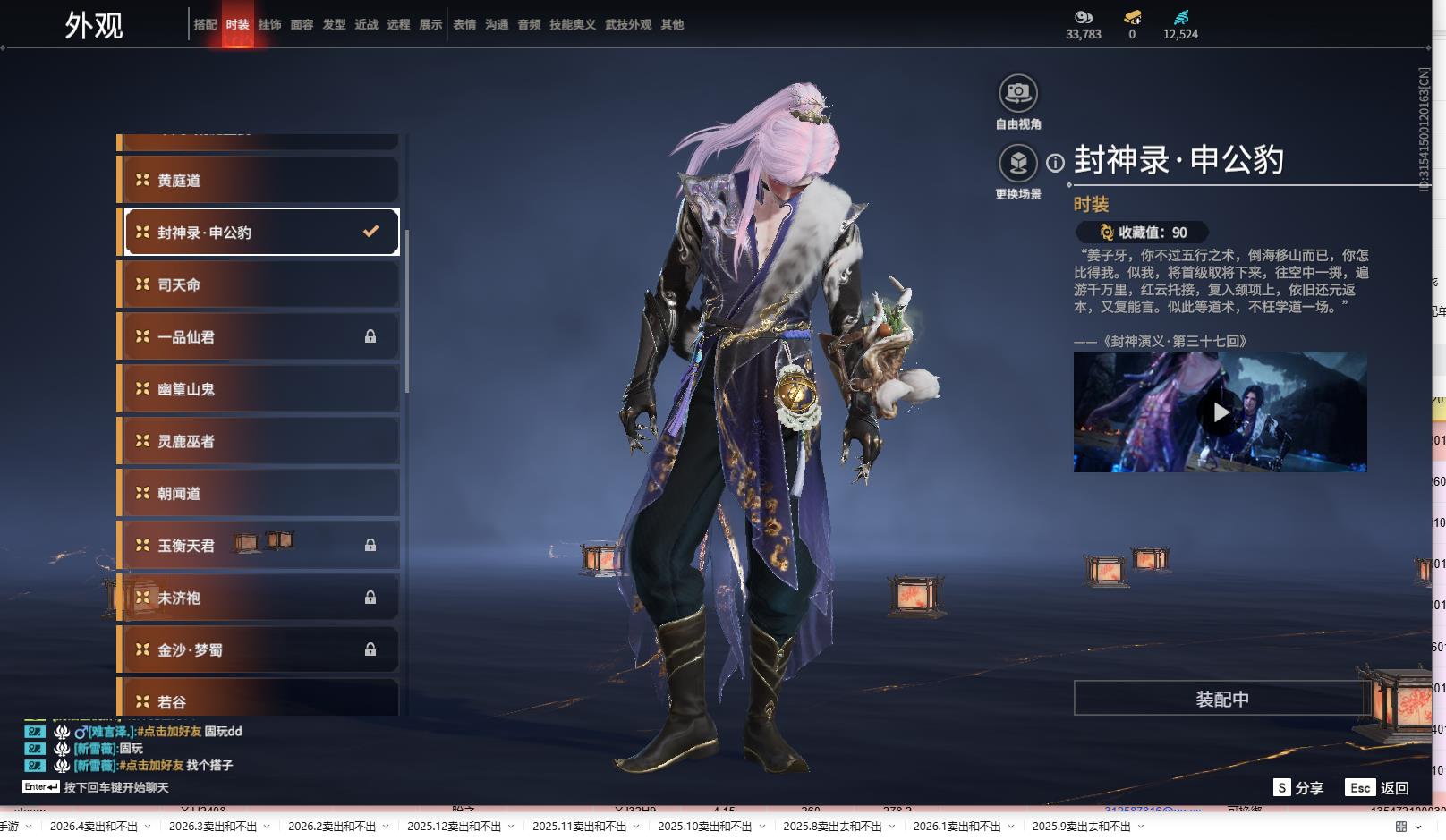Click the 分享 share button

pos(1299,788)
